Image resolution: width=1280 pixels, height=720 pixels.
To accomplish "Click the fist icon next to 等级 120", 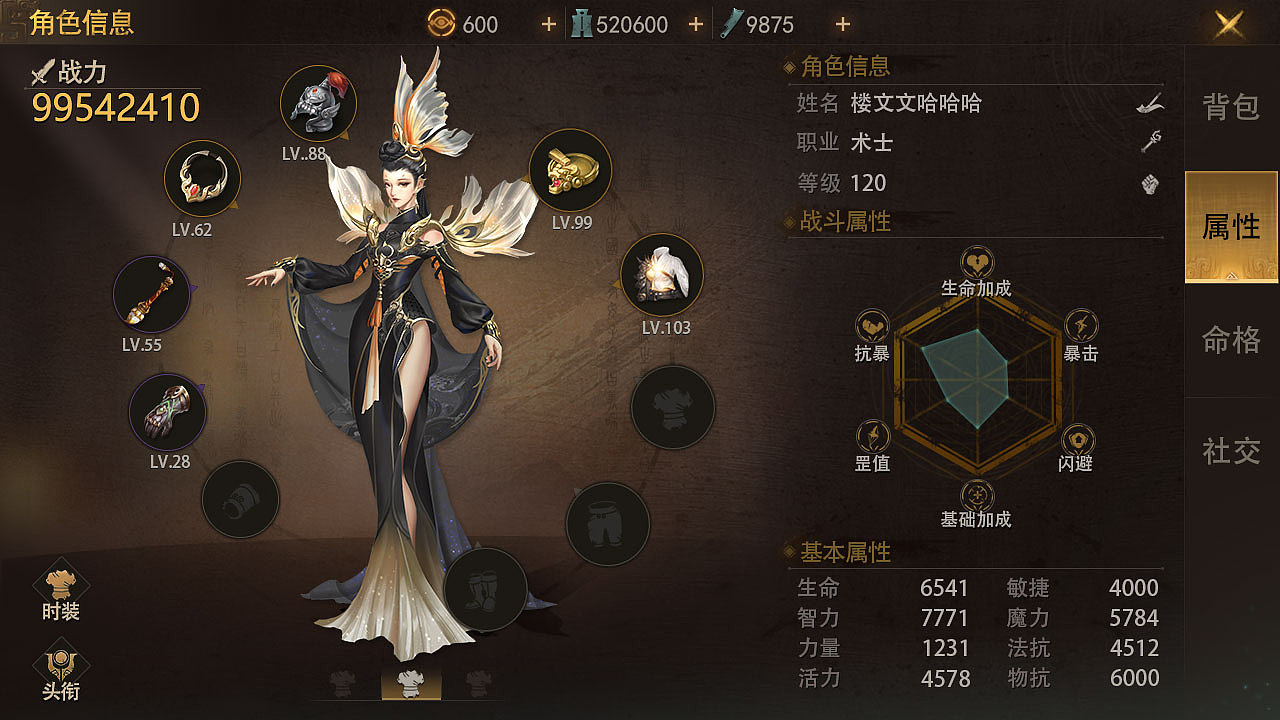I will (x=1148, y=183).
